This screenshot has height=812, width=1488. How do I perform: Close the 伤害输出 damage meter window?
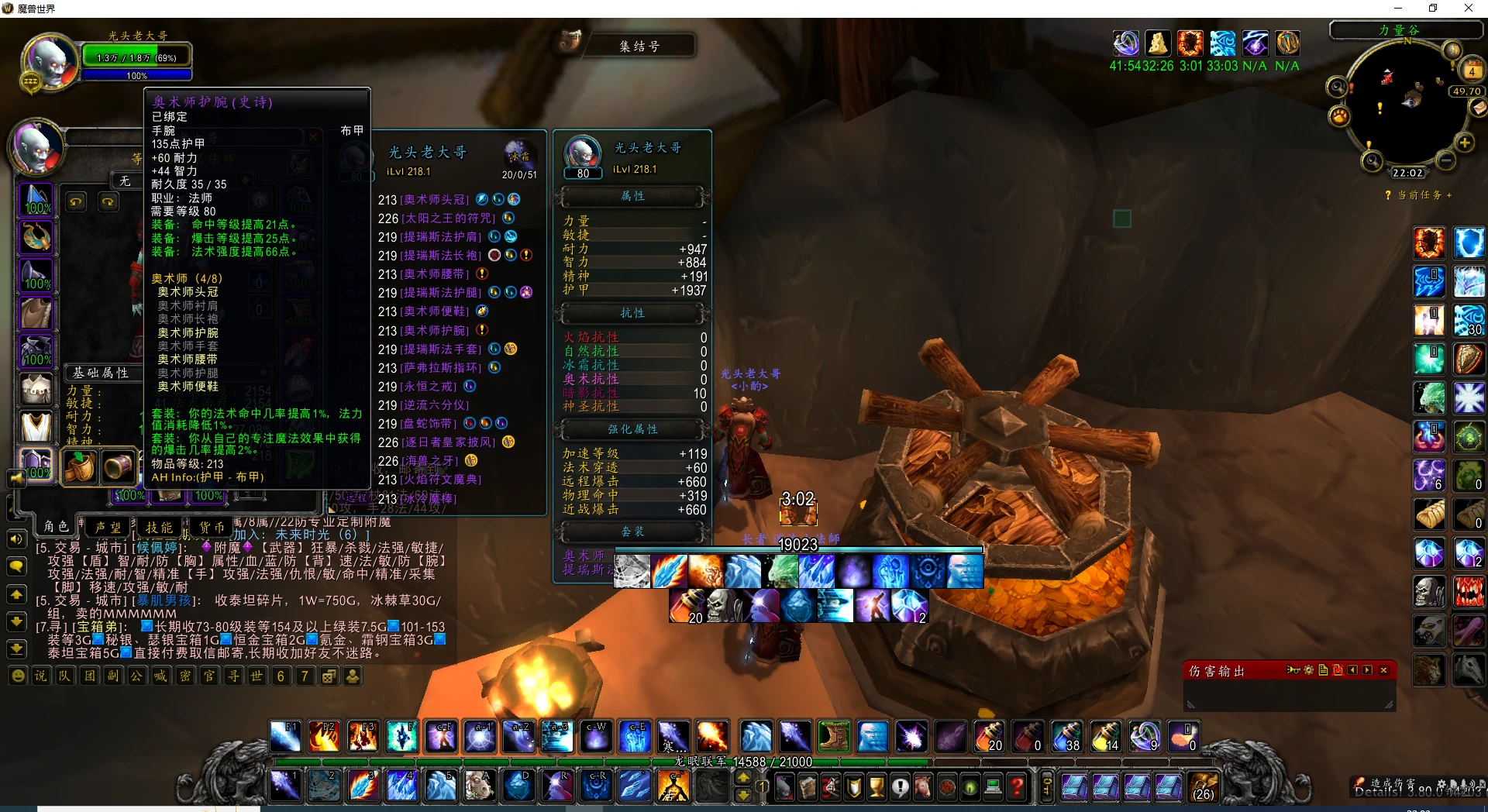click(1383, 670)
